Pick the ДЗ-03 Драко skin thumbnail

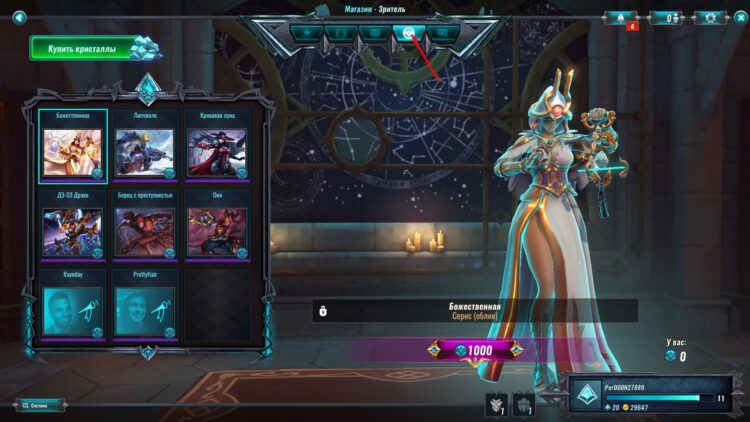[73, 230]
